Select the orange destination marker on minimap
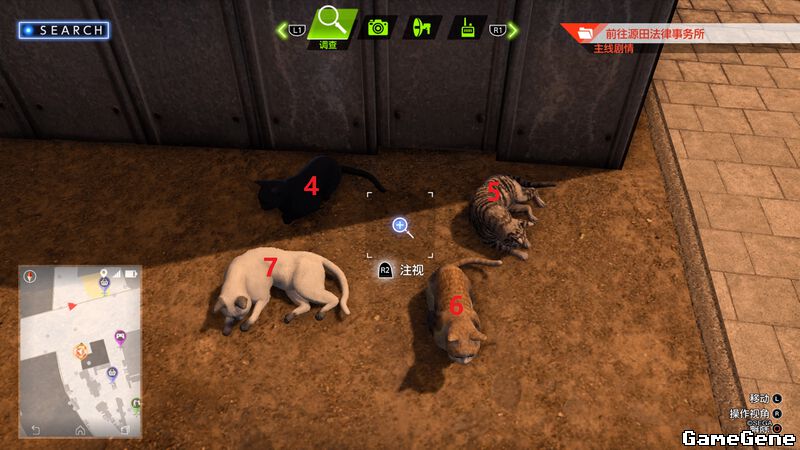800x450 pixels. [82, 351]
